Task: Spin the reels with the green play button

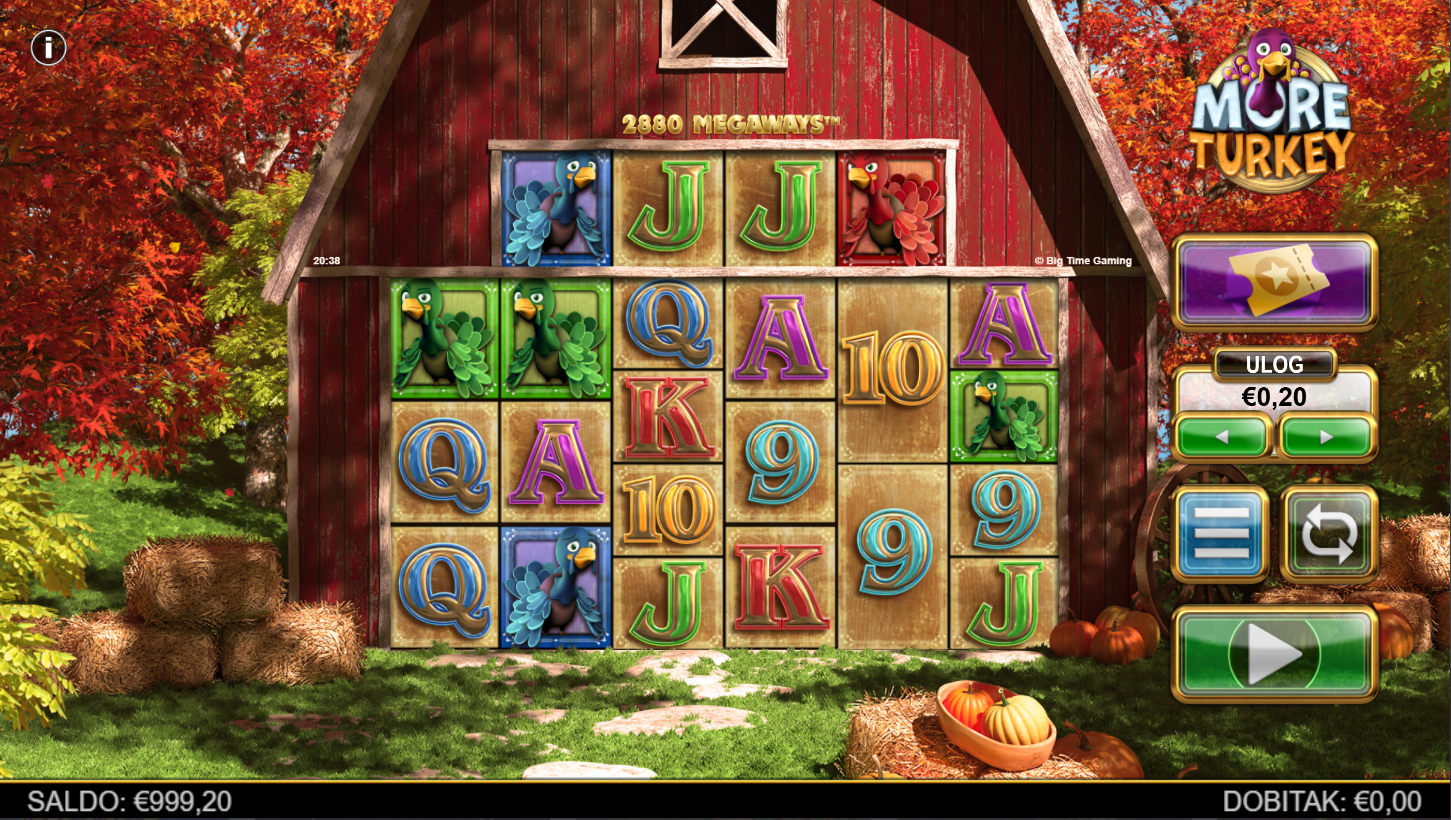Action: pyautogui.click(x=1274, y=654)
